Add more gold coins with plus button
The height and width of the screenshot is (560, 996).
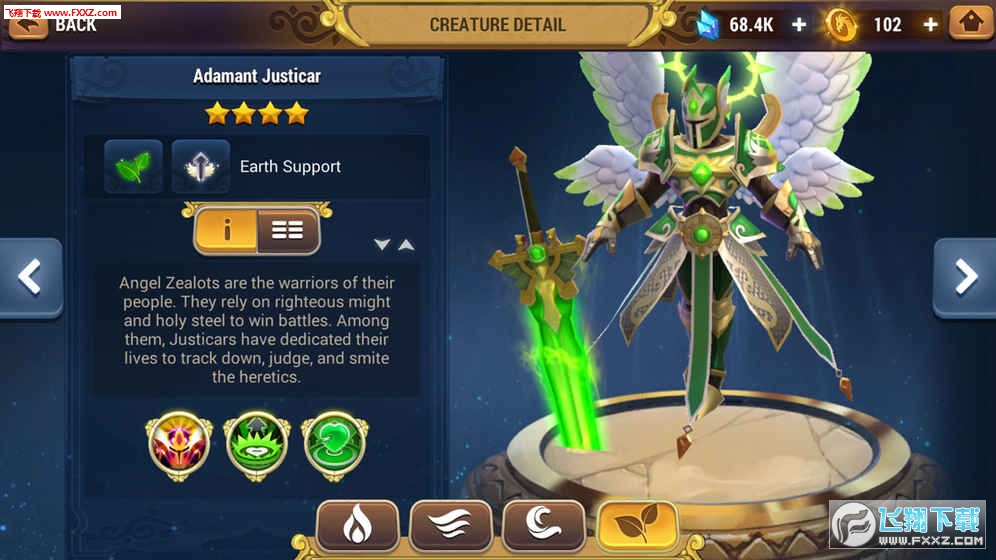930,25
